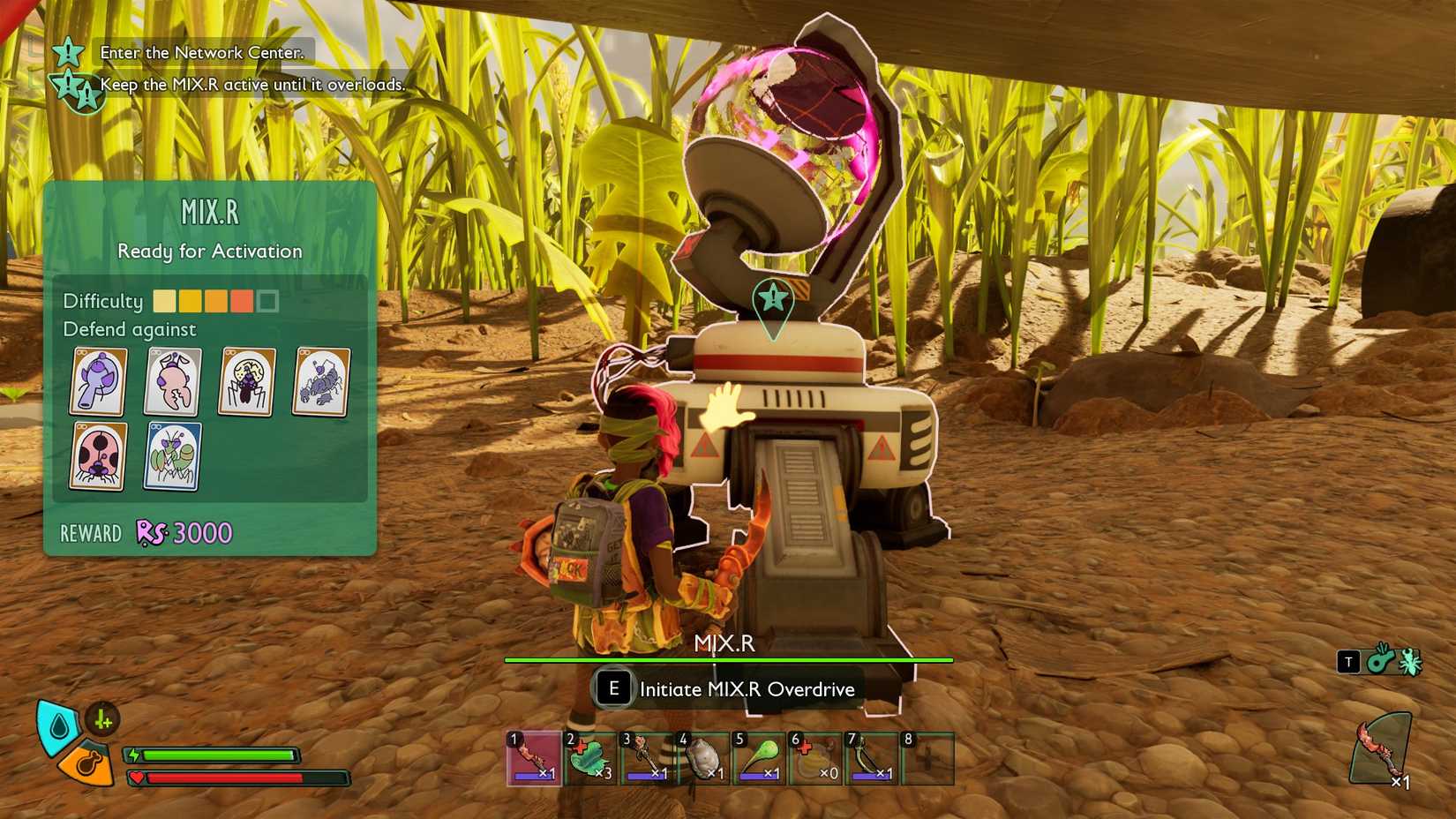Image resolution: width=1456 pixels, height=819 pixels.
Task: Click the mosquito creature card
Action: (98, 381)
